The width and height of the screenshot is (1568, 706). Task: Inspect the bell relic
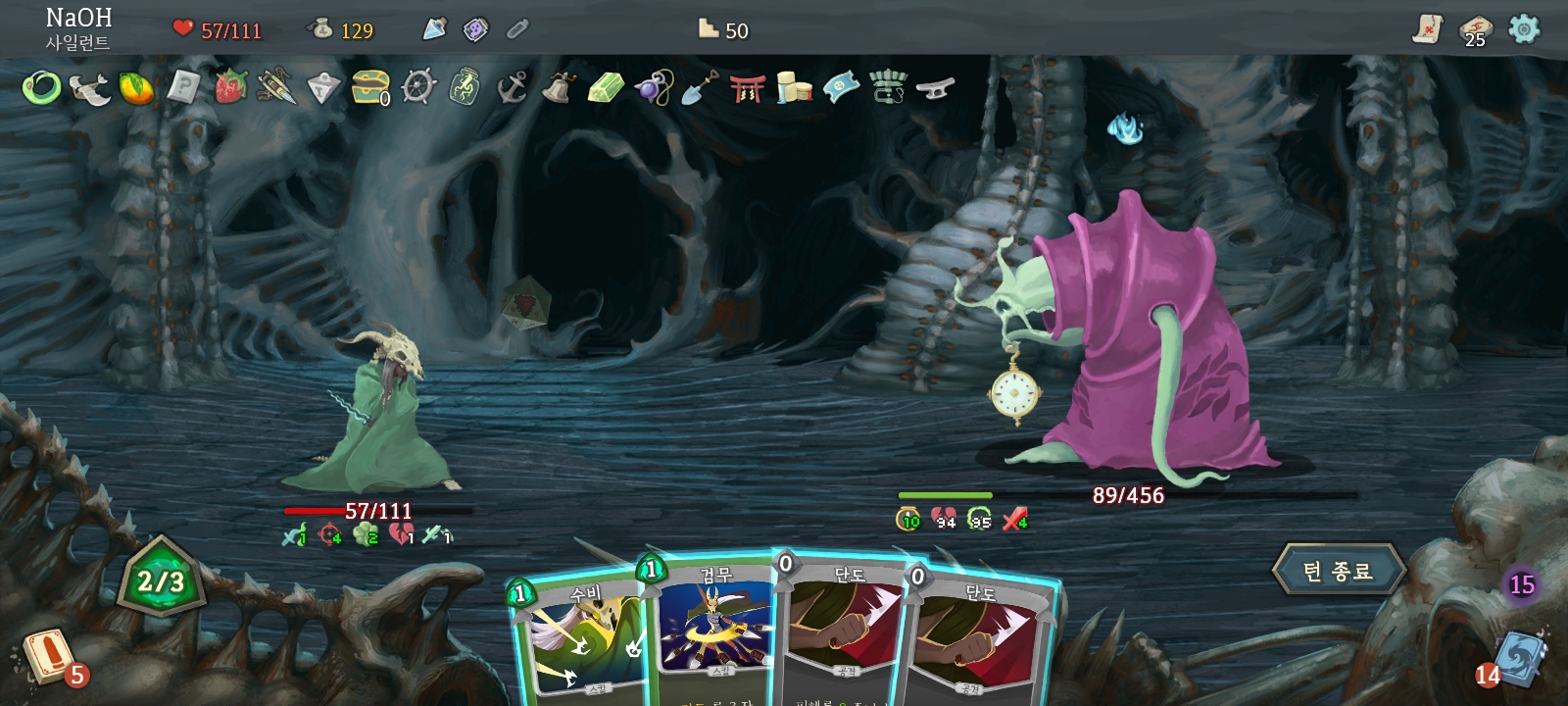[x=559, y=87]
